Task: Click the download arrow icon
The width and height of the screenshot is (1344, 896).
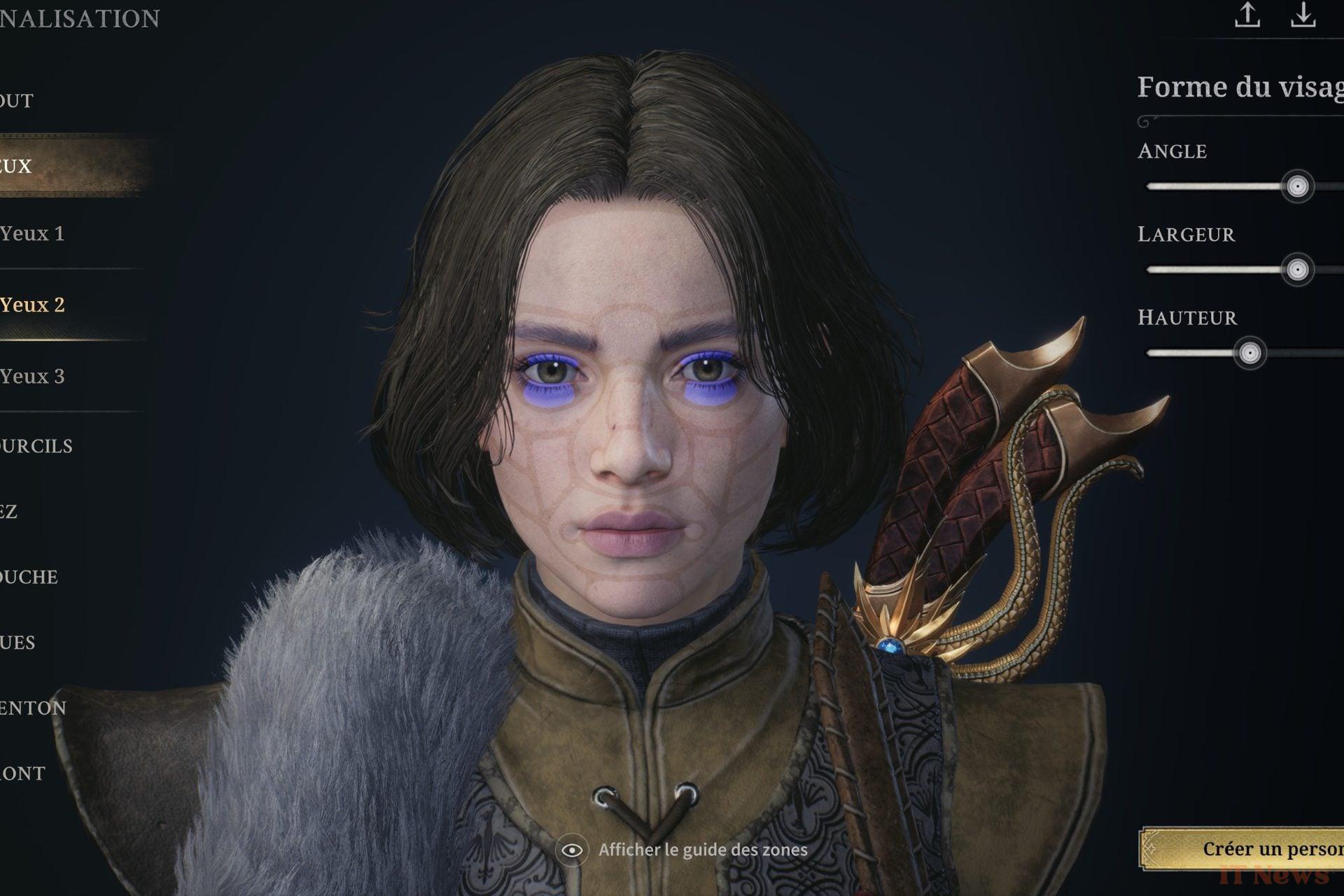Action: click(x=1303, y=15)
